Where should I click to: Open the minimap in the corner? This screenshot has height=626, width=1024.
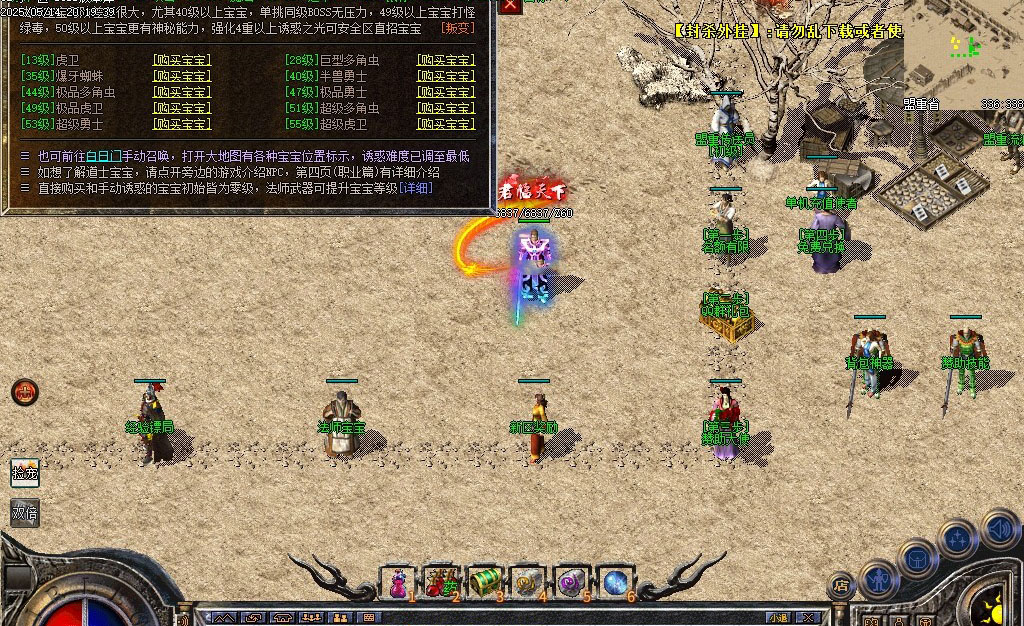(963, 50)
